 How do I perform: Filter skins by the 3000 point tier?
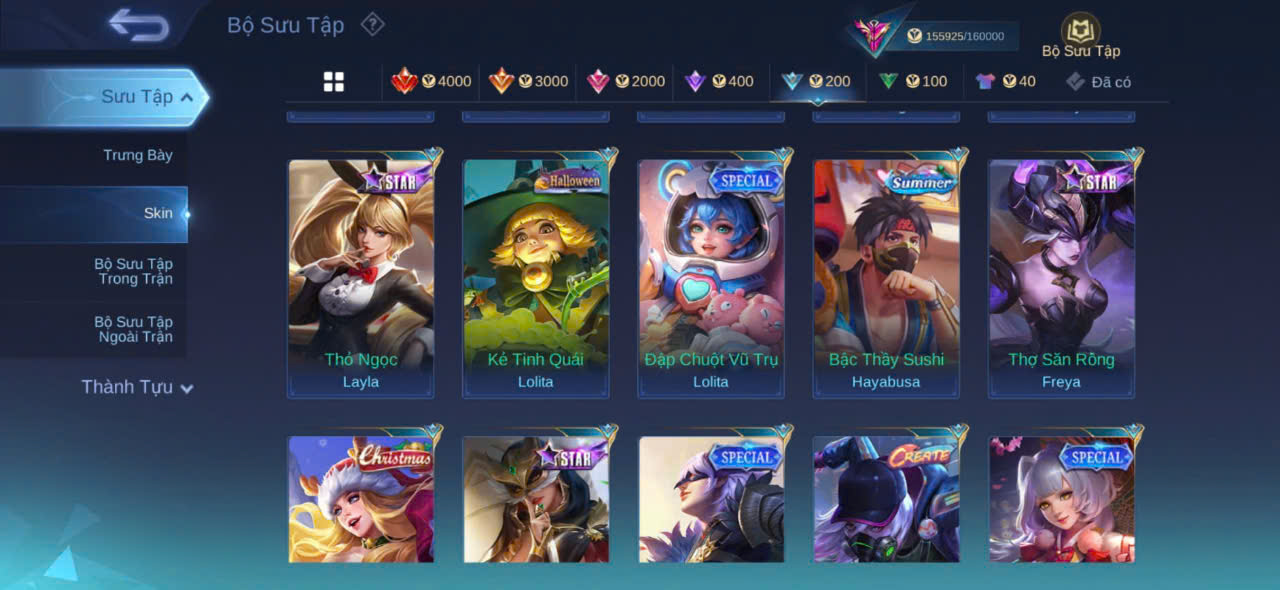[x=529, y=82]
